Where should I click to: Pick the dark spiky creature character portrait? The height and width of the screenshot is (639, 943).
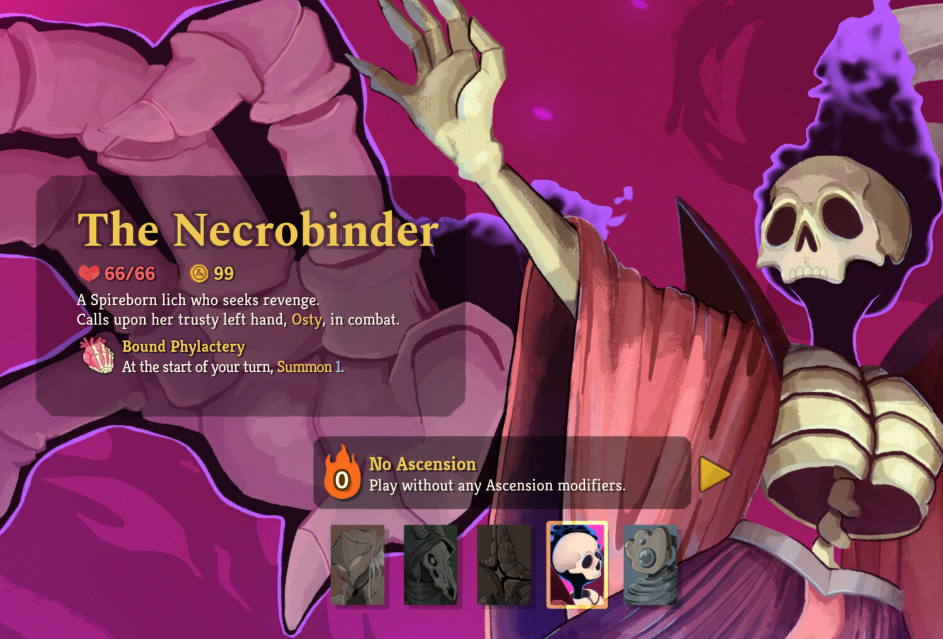click(x=503, y=565)
